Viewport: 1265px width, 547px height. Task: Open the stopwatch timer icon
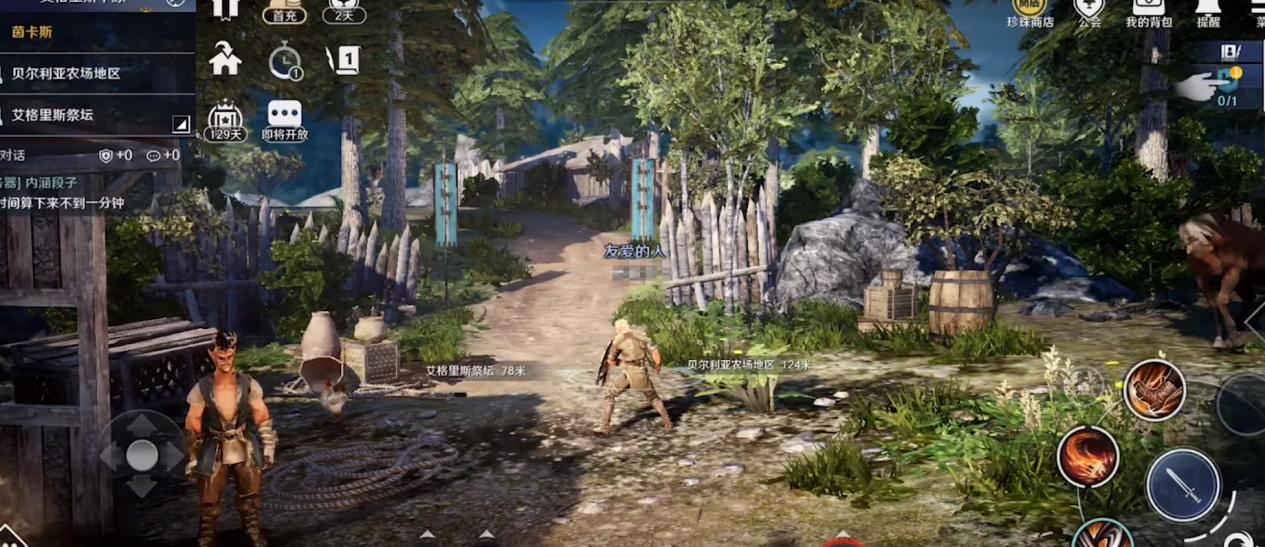(285, 62)
